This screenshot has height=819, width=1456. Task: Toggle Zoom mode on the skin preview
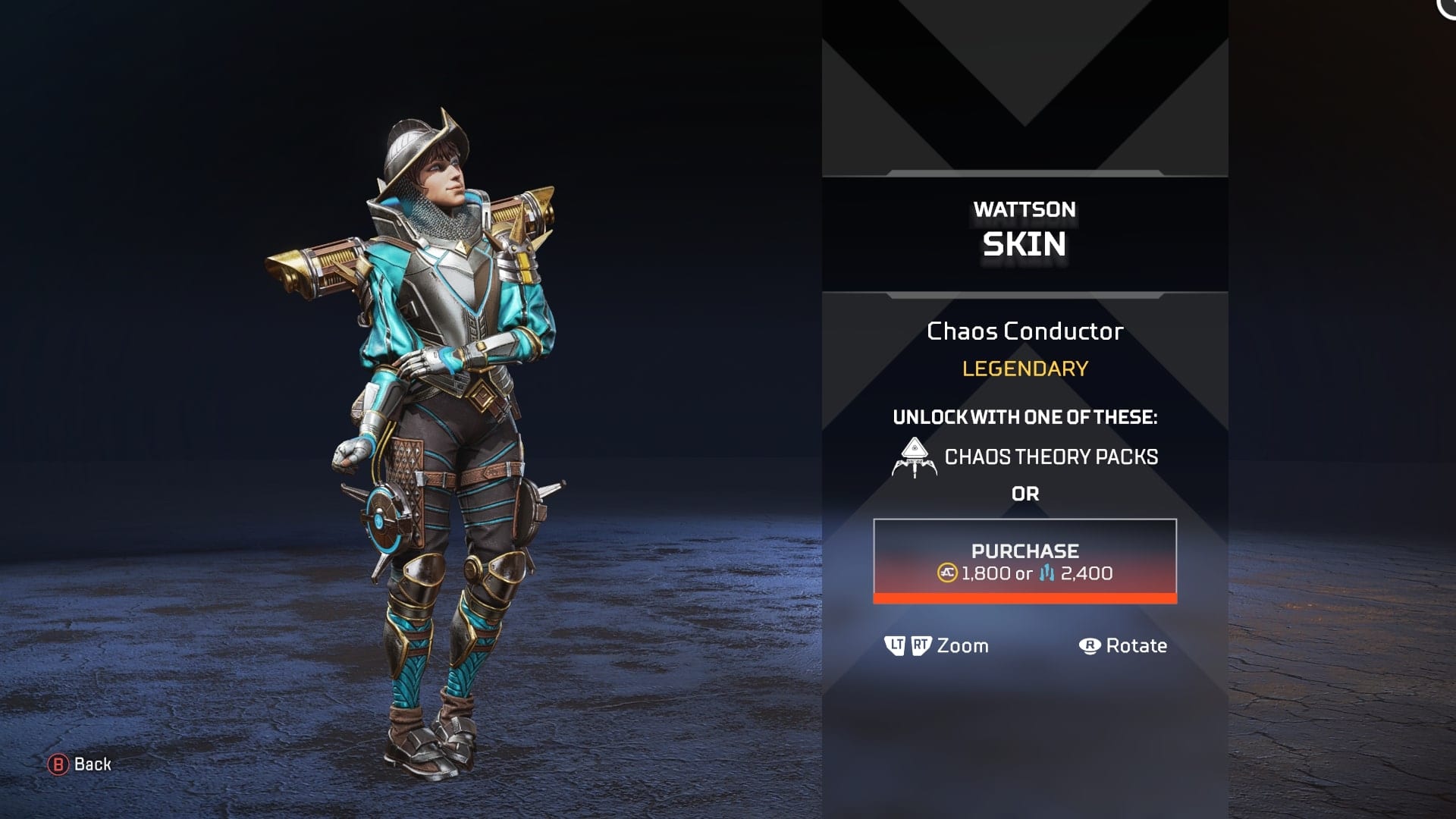pos(964,646)
